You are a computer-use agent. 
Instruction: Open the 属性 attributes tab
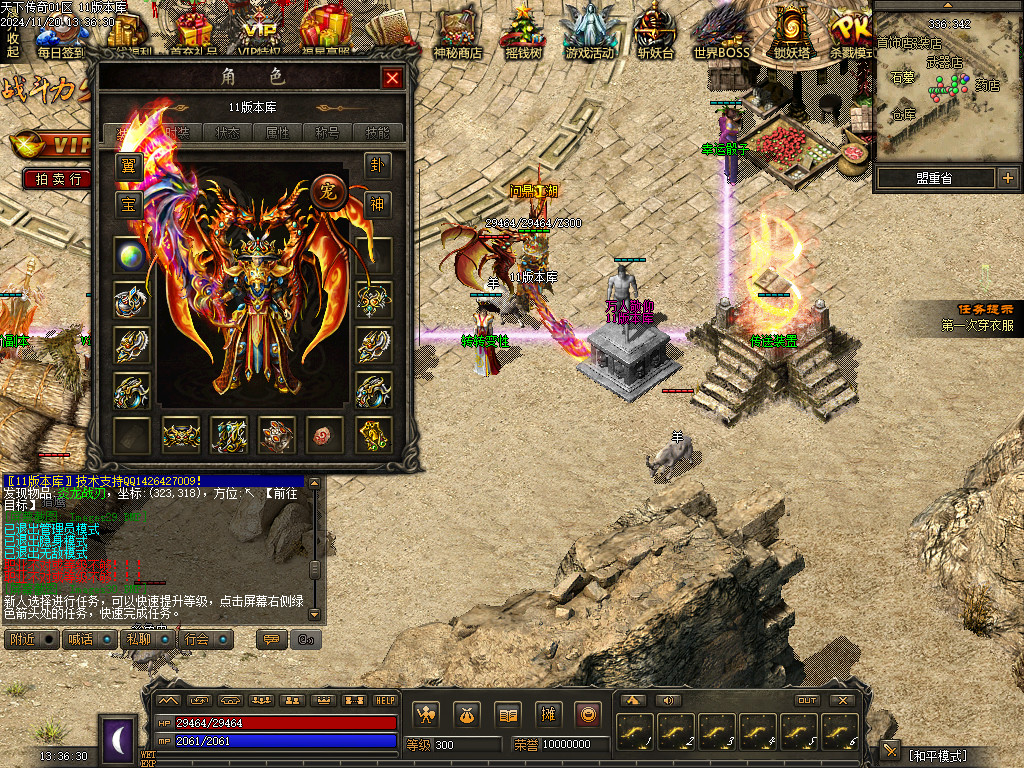click(278, 132)
